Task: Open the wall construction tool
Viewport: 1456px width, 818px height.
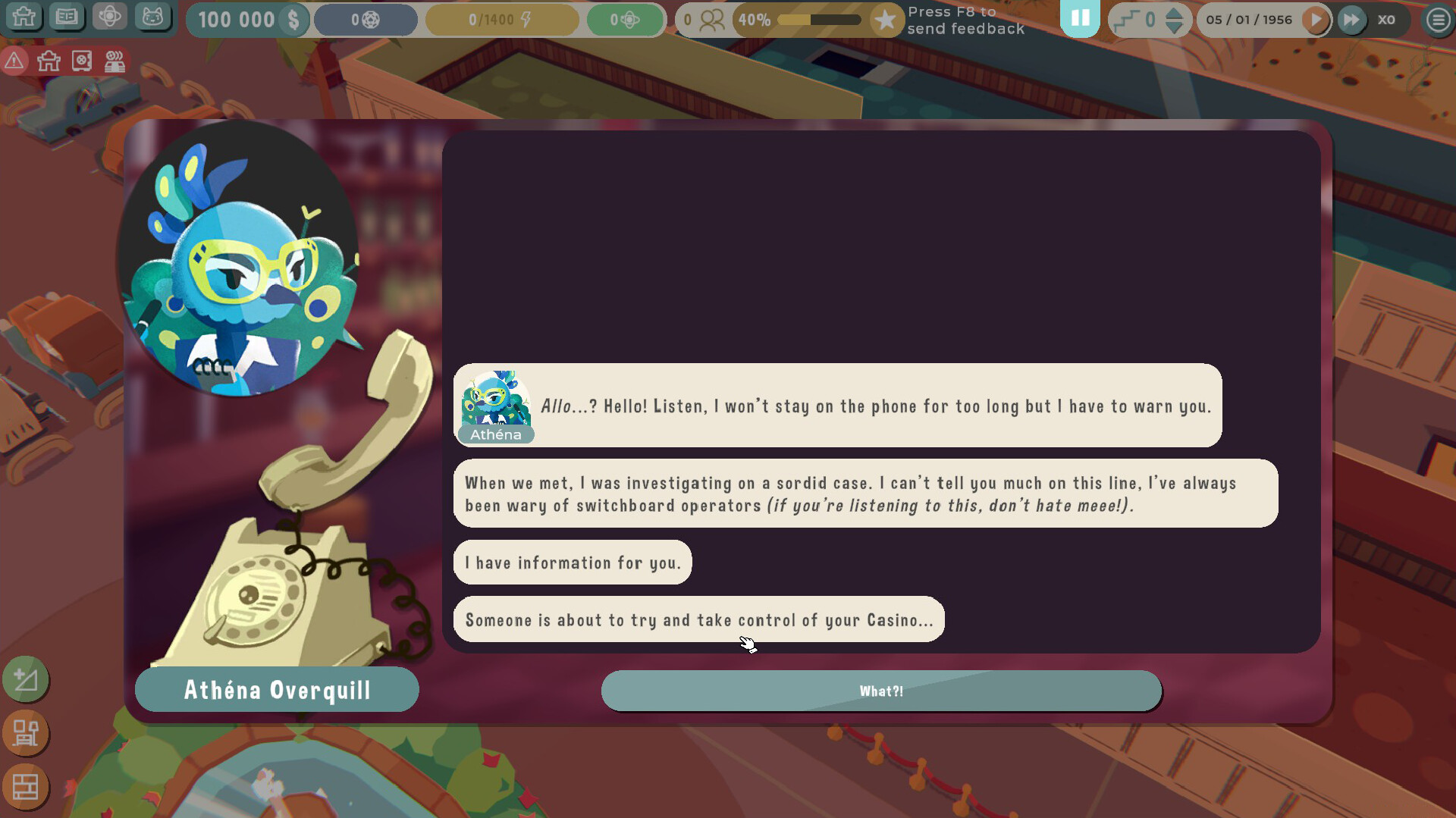Action: tap(26, 788)
